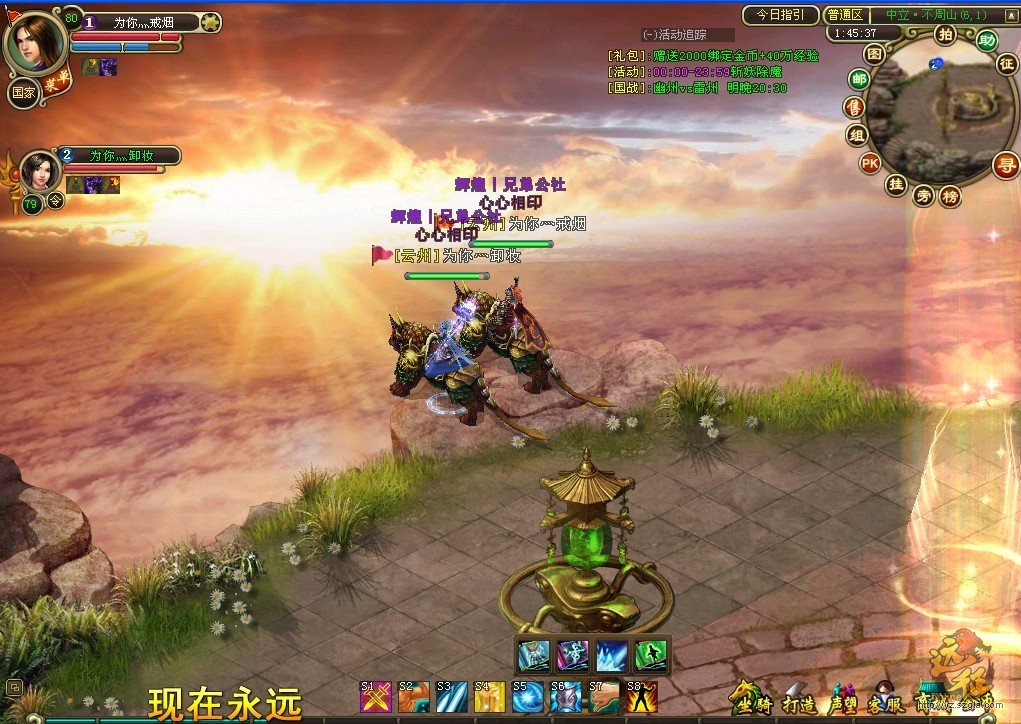Open the 打造 crafting menu
This screenshot has width=1021, height=724.
click(x=797, y=697)
